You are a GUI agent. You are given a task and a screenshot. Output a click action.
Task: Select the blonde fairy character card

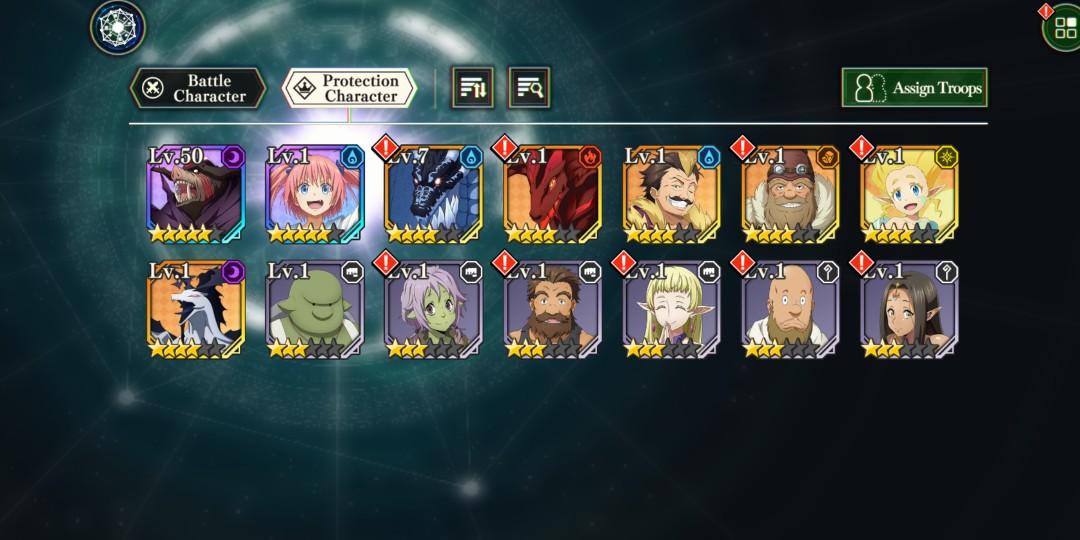[x=910, y=195]
